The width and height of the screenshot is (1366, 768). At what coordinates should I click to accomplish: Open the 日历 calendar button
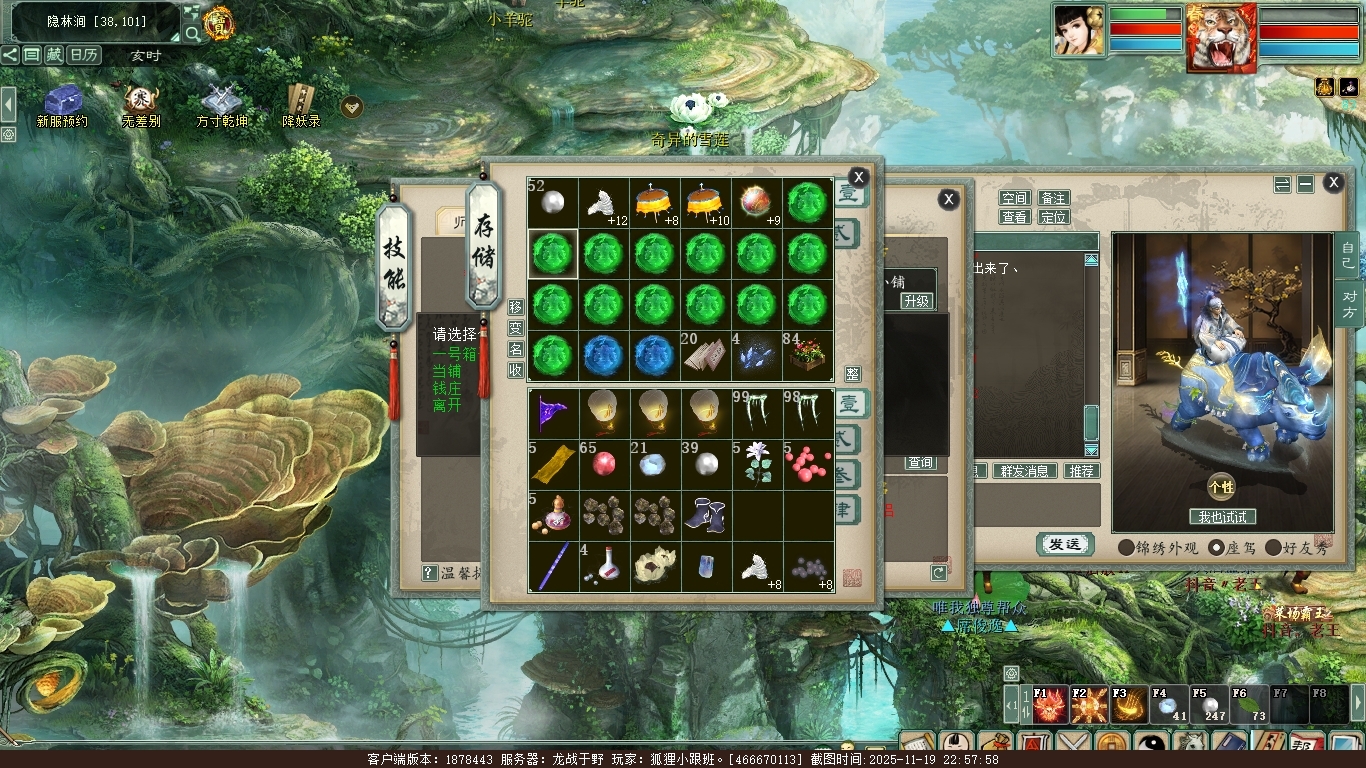83,55
